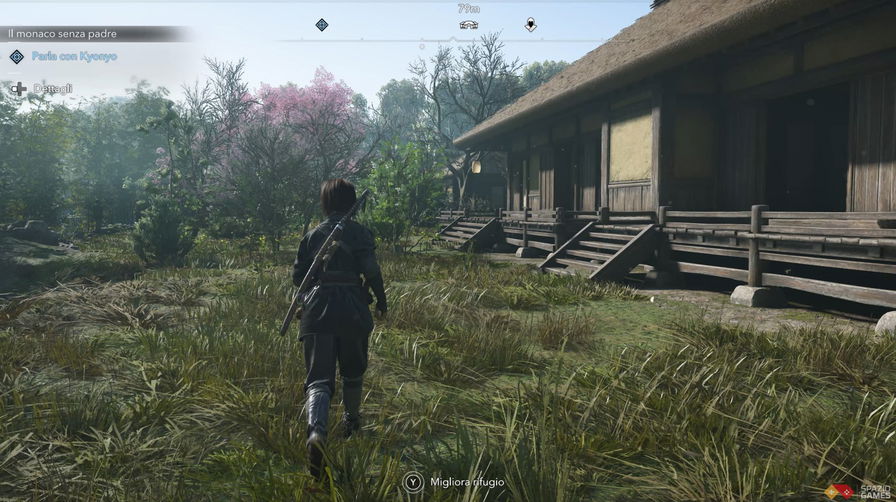Screen dimensions: 896x502
Task: Click the hideout roof marker on compass
Action: [468, 24]
